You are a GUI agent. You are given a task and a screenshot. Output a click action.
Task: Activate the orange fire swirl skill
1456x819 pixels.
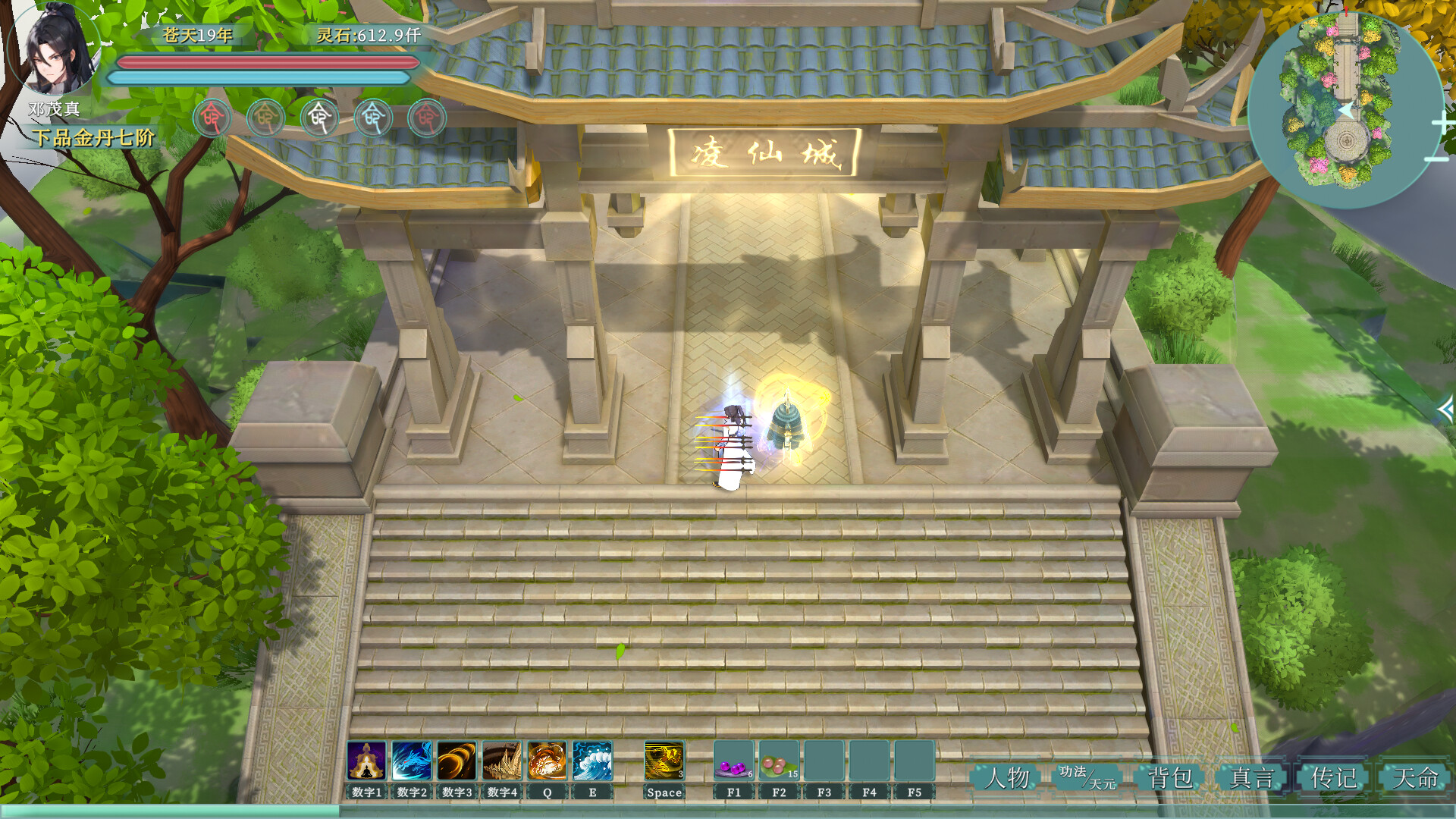[x=547, y=761]
